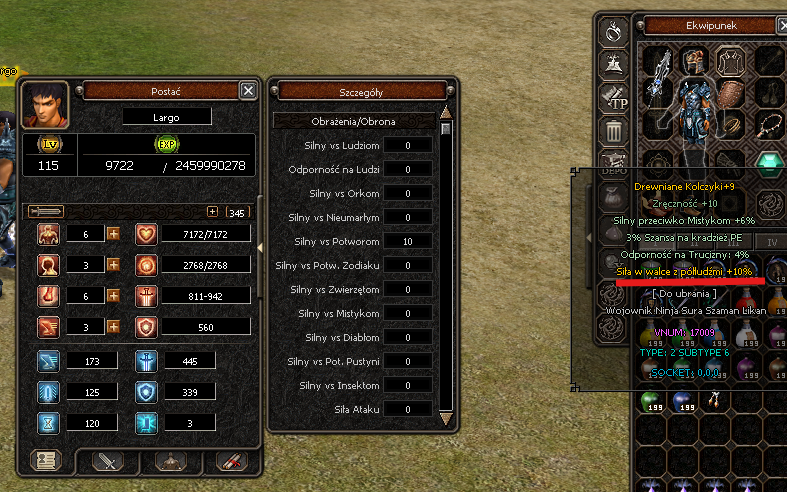787x492 pixels.
Task: Increase the Dexterity stat with its plus button
Action: coord(113,327)
